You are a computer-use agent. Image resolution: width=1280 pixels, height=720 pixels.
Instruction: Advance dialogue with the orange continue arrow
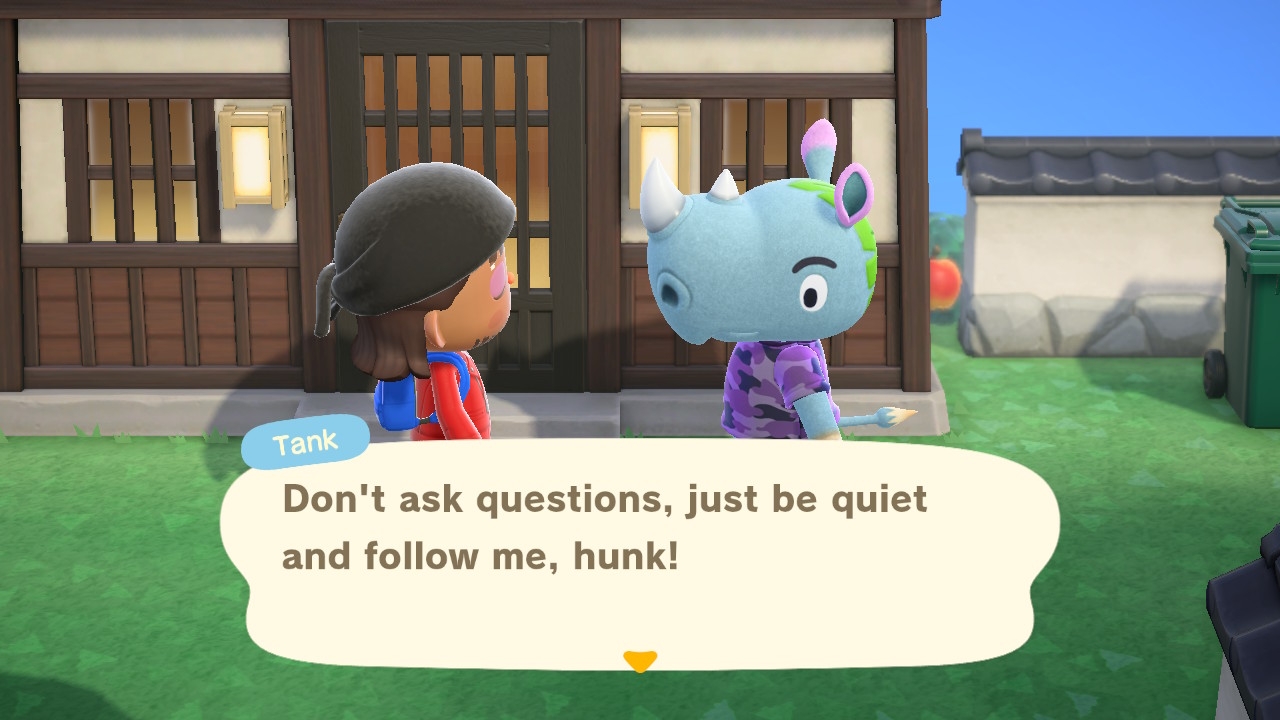640,661
